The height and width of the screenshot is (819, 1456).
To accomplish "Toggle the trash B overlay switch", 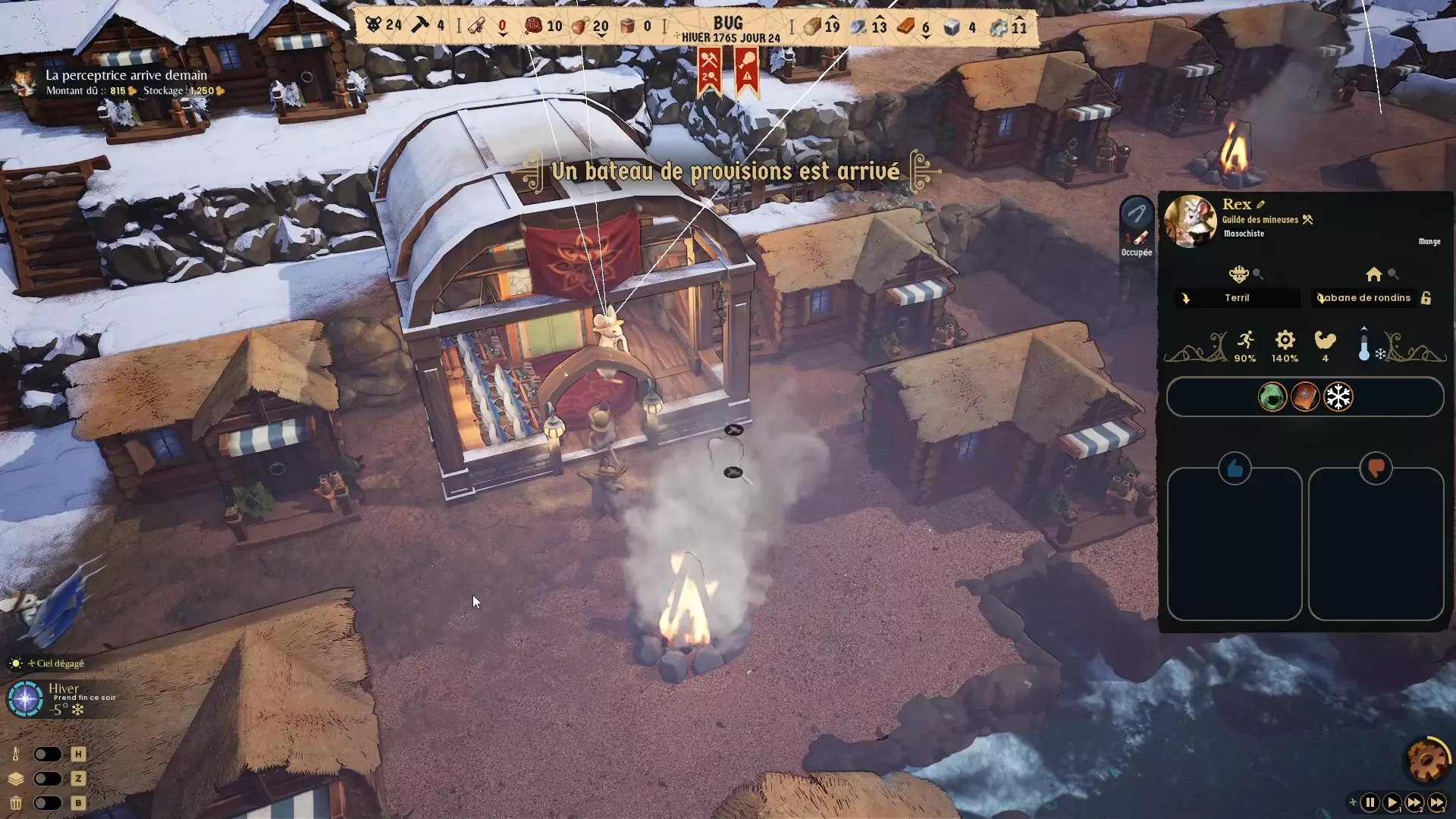I will [47, 803].
